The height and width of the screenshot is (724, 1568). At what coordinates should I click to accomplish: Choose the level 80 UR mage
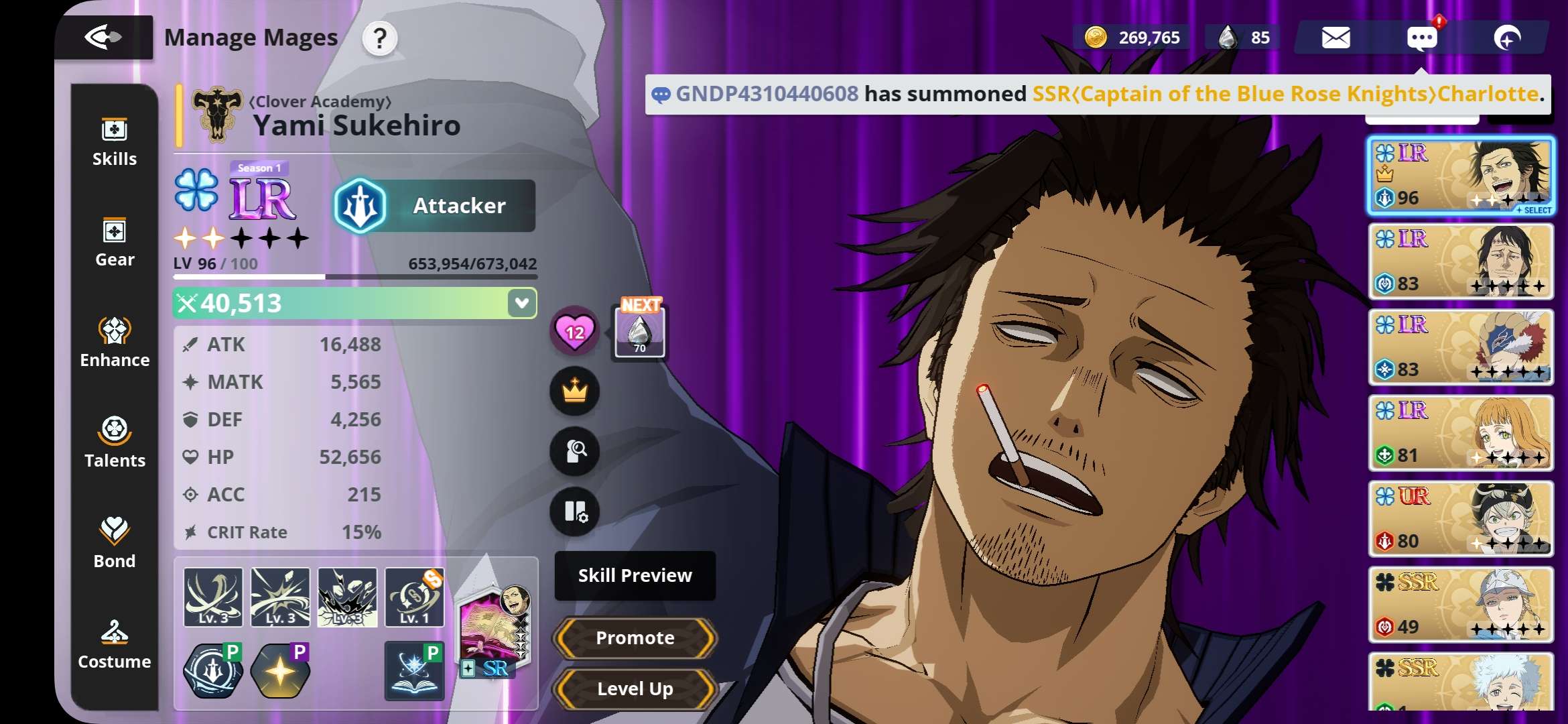[x=1461, y=519]
